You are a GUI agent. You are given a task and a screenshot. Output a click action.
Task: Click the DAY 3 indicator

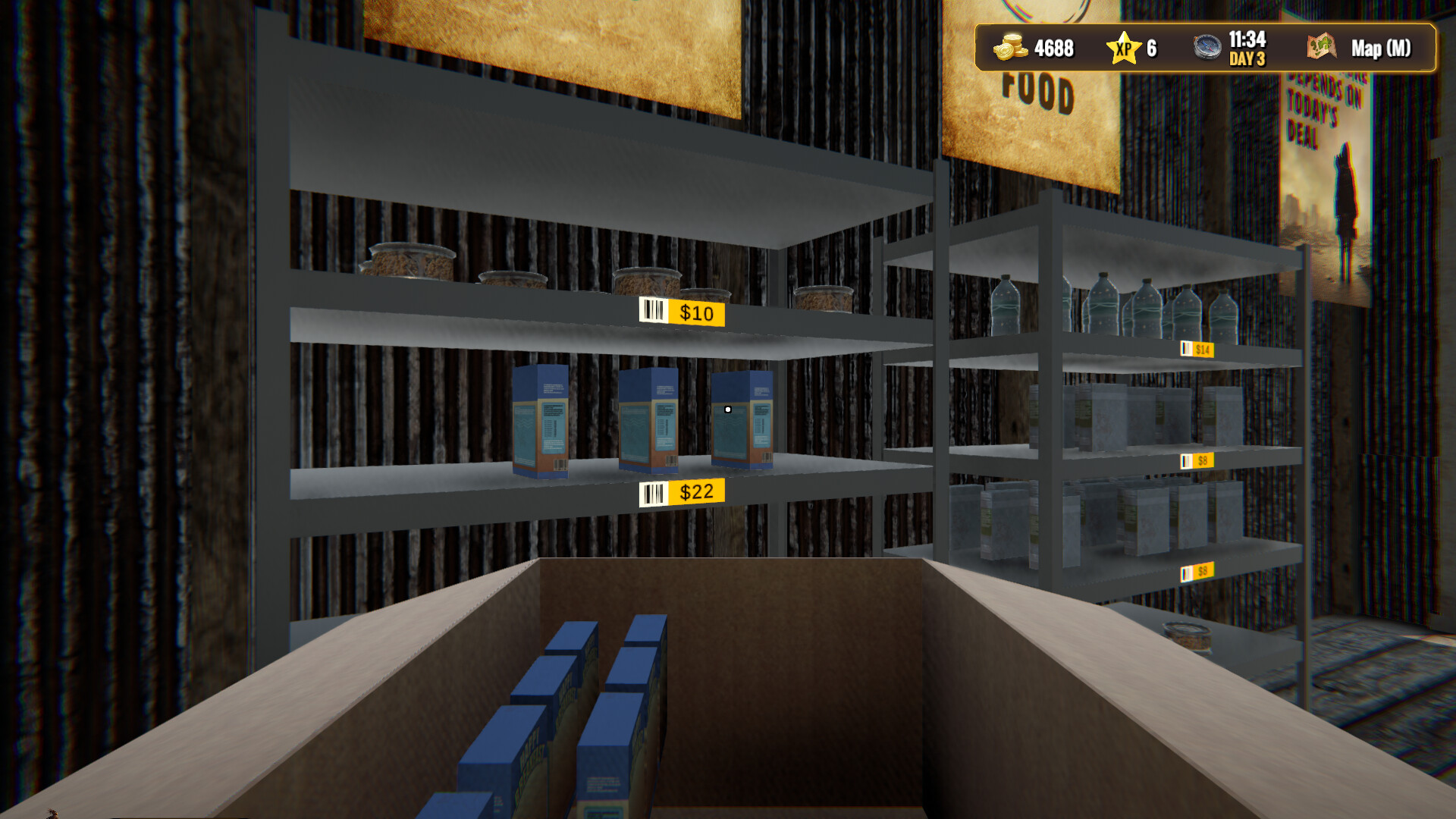(x=1247, y=59)
